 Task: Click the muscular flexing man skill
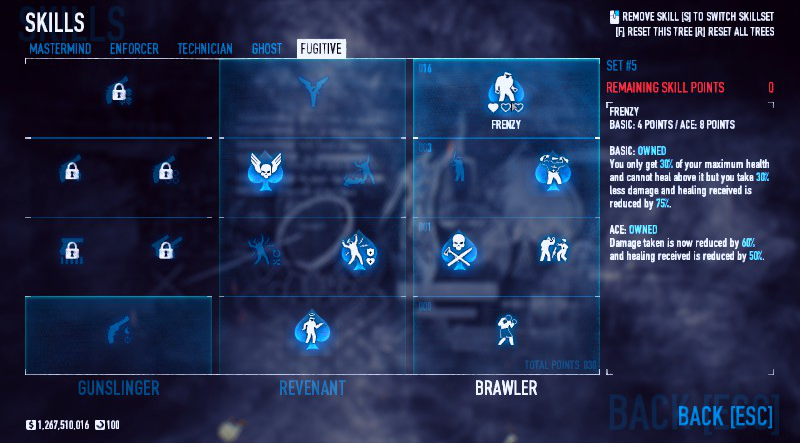[x=552, y=171]
